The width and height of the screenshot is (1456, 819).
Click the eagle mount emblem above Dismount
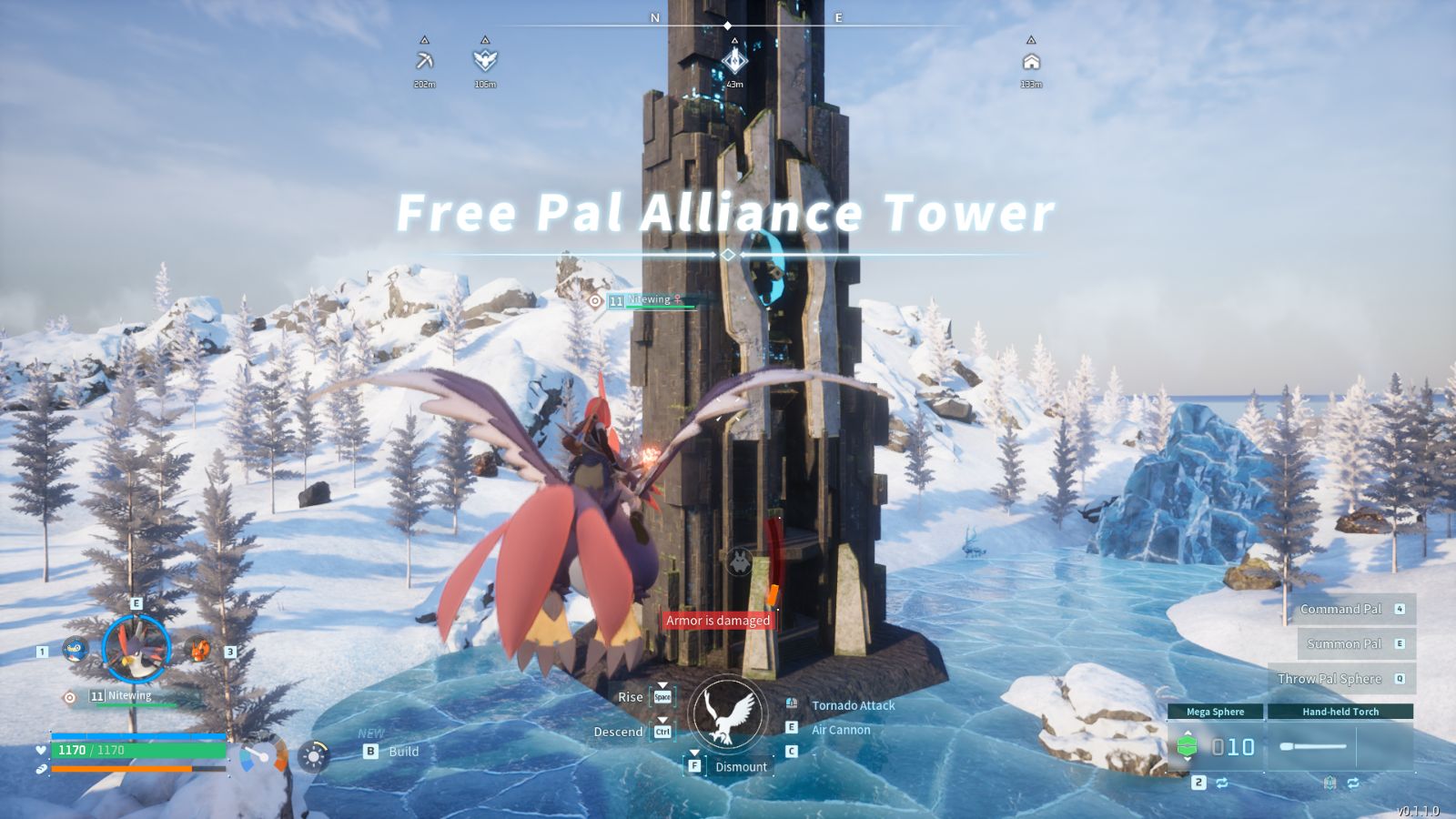728,714
